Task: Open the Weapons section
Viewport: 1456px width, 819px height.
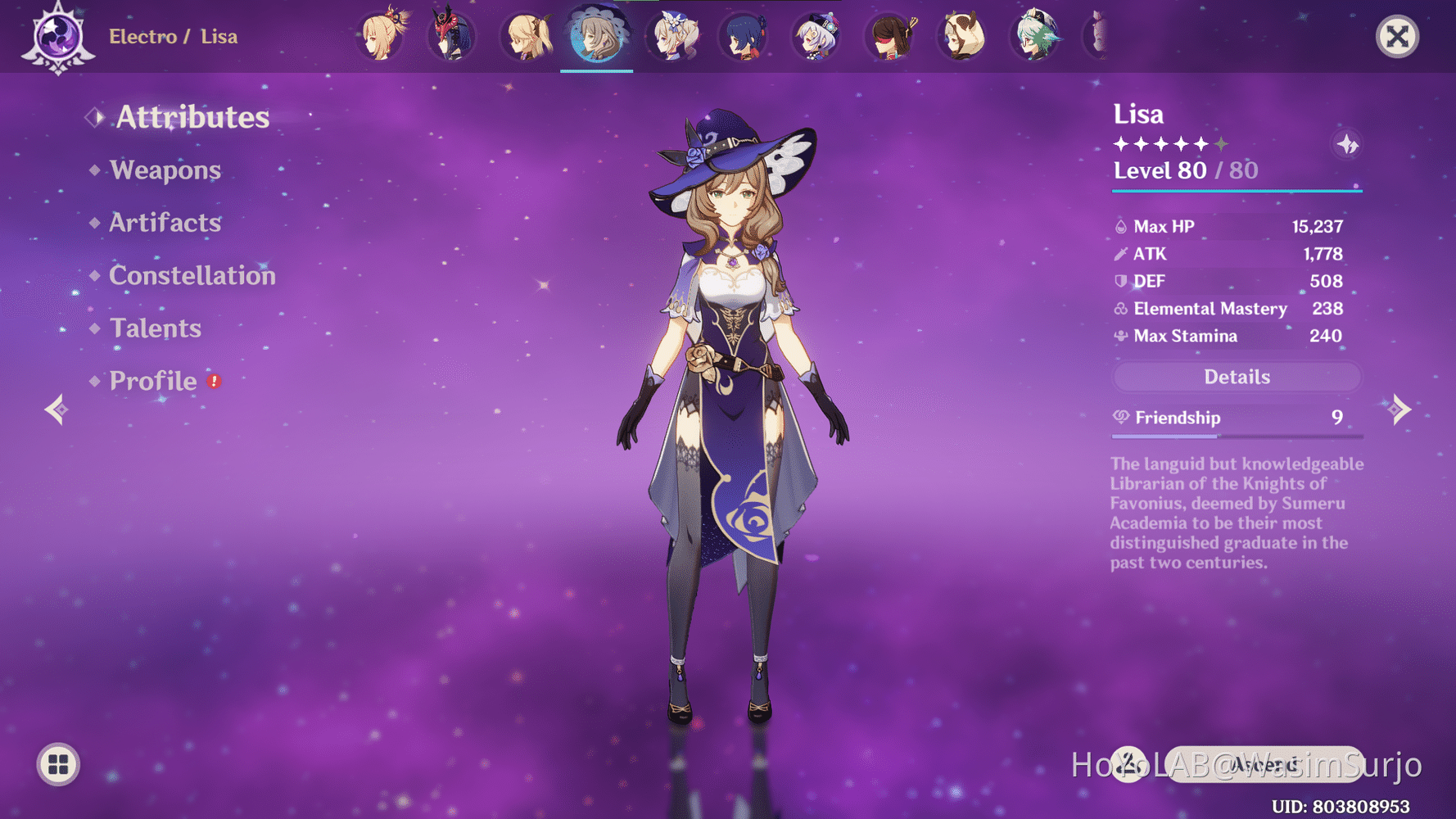Action: coord(165,170)
